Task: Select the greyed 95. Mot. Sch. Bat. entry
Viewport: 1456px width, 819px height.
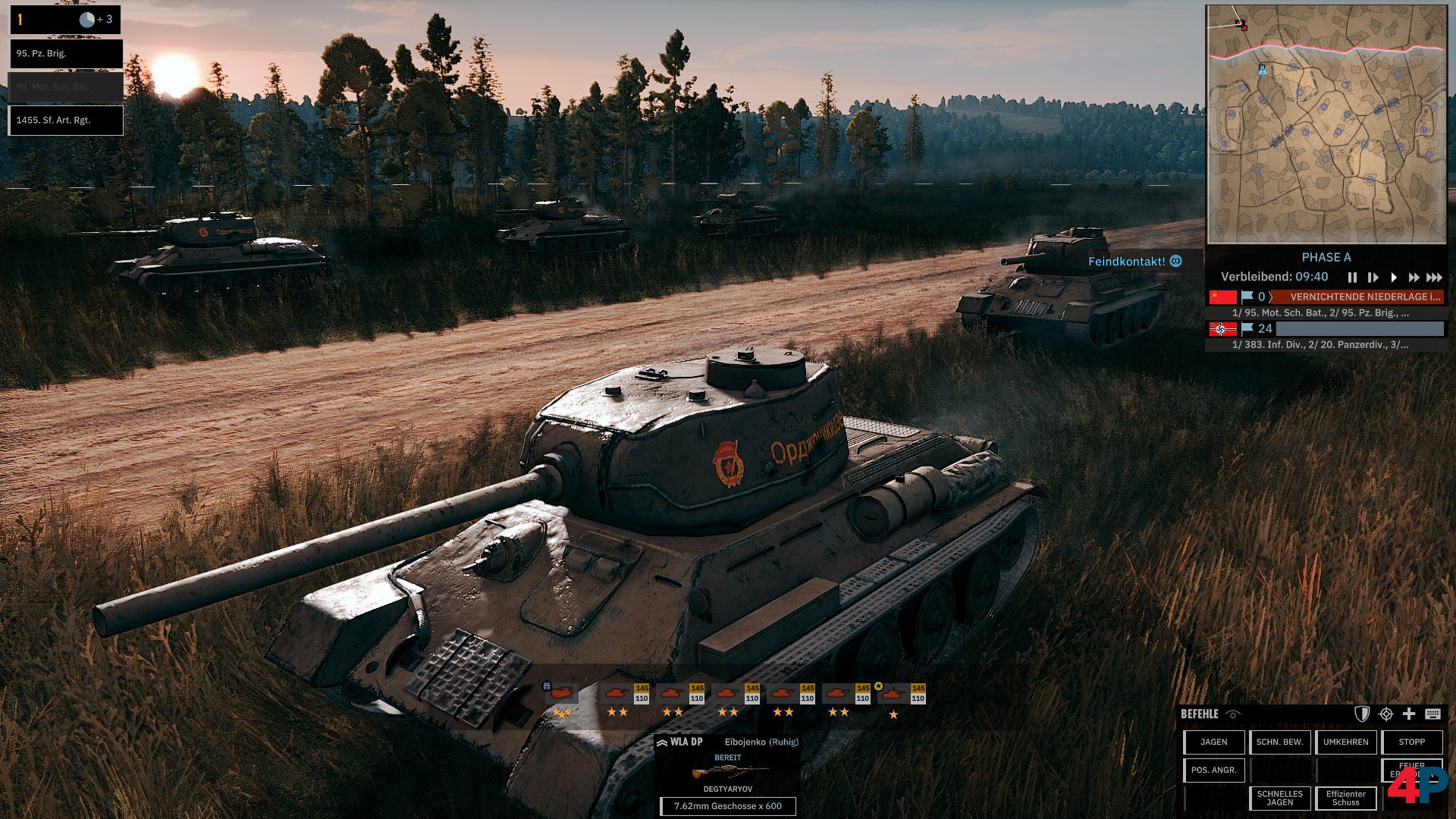Action: pyautogui.click(x=65, y=87)
